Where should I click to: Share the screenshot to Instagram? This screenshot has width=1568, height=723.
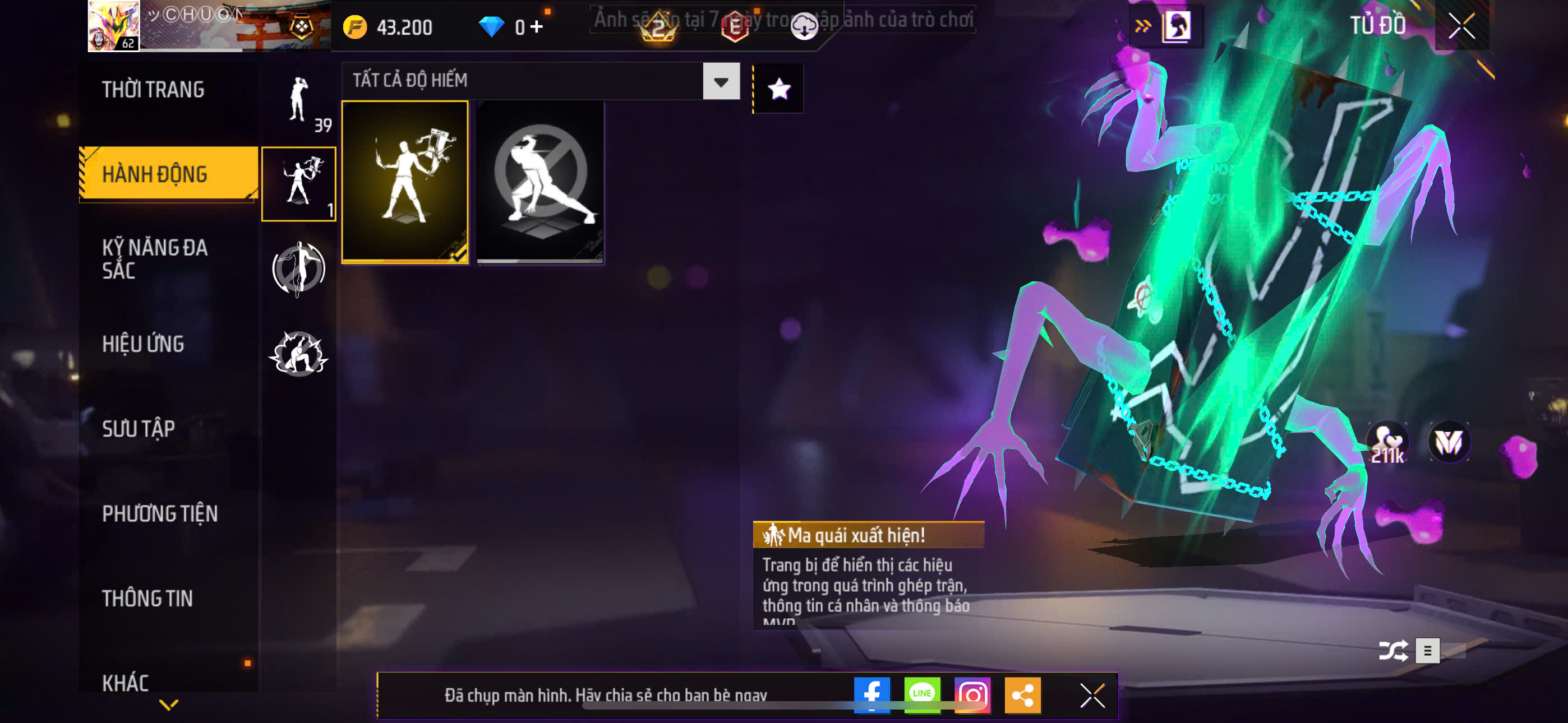pos(972,694)
